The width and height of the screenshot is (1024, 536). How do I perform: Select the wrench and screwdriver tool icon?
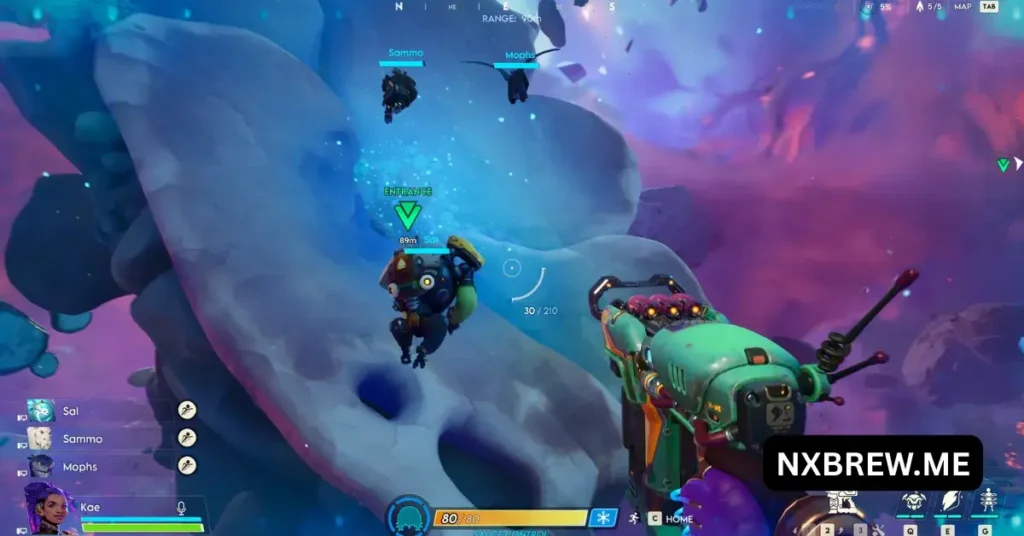click(880, 529)
